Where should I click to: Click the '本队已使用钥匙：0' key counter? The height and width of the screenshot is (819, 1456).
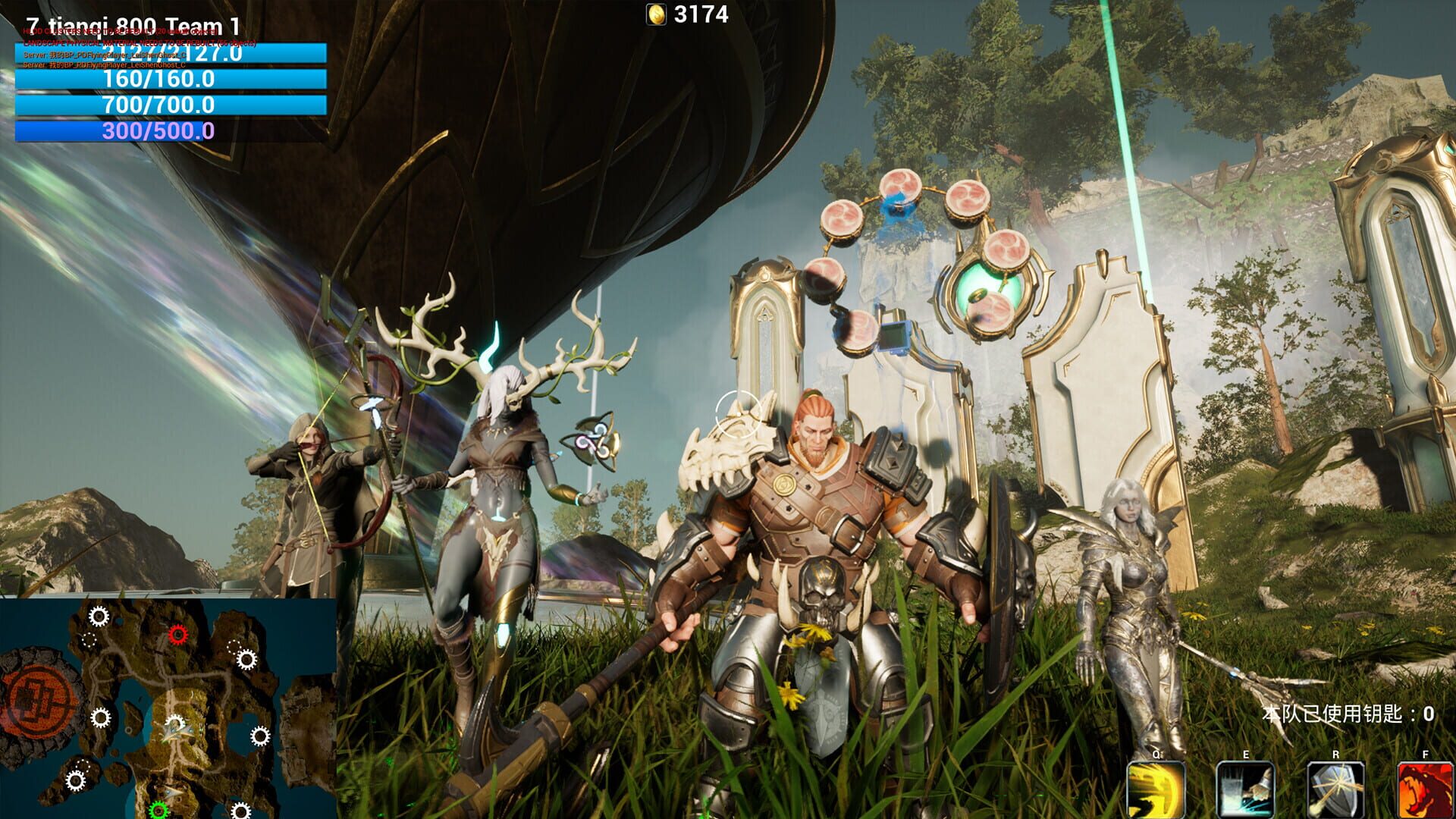(x=1349, y=714)
